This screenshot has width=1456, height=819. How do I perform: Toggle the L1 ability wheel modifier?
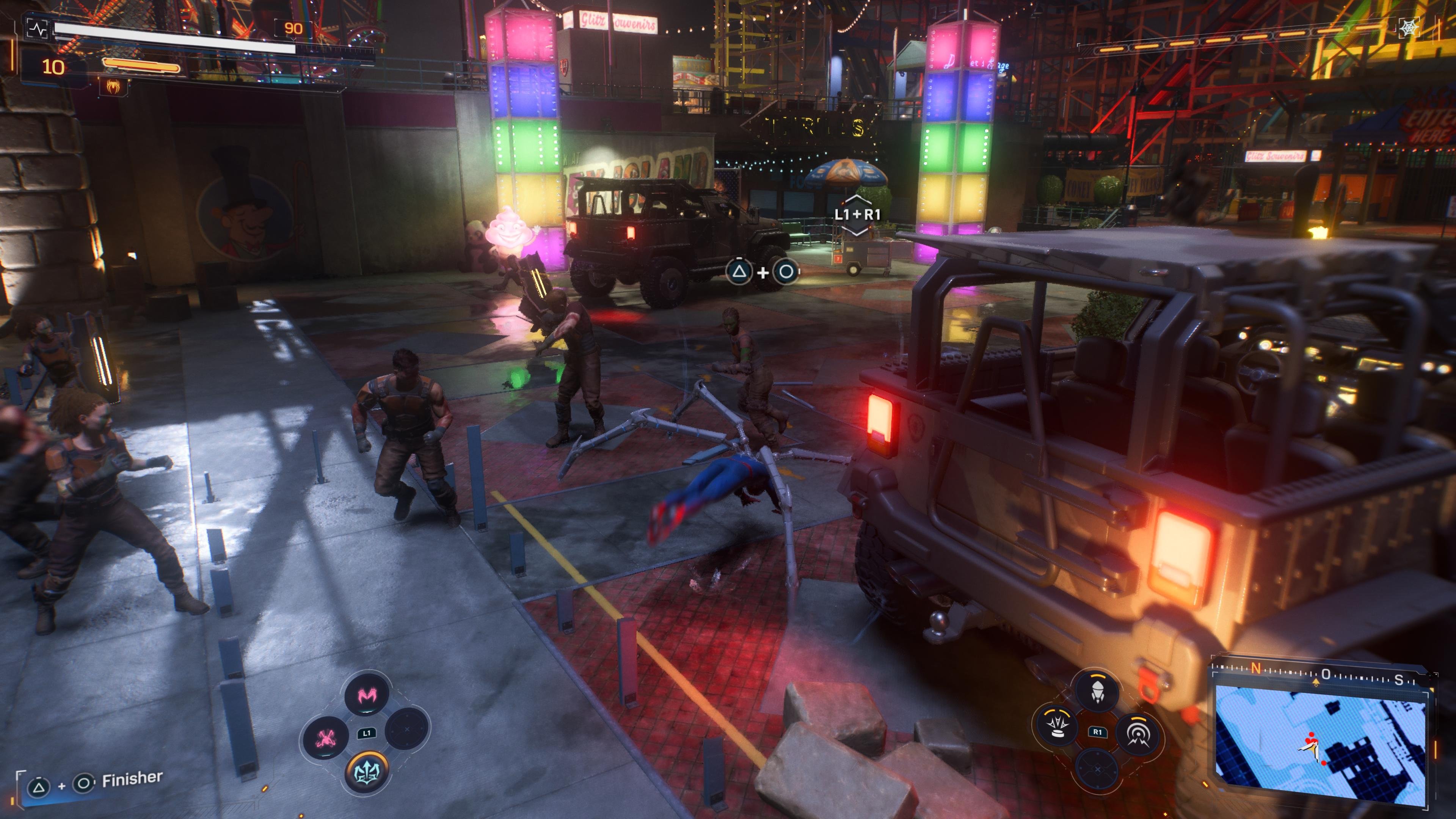coord(367,734)
